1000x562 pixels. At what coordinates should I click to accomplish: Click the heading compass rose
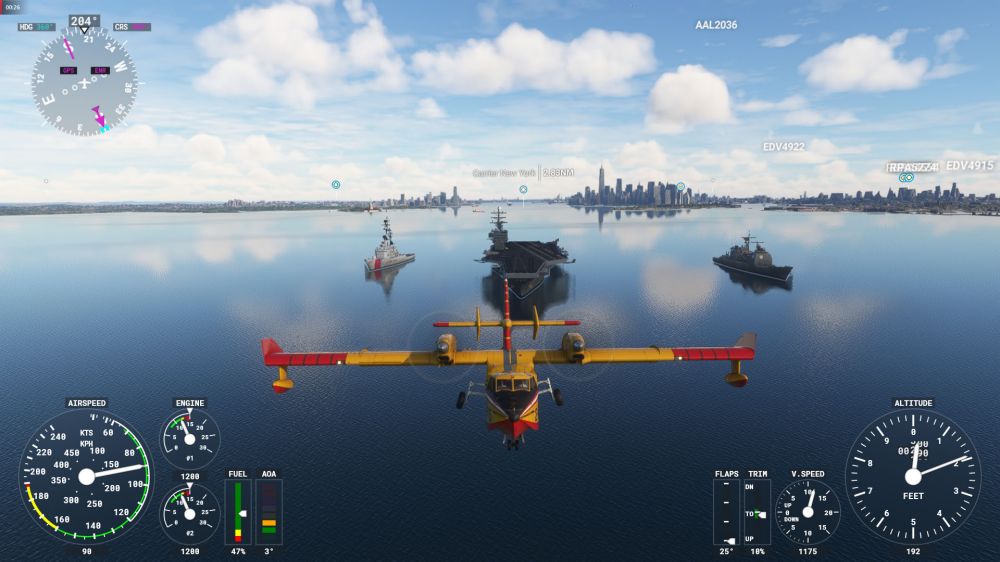click(x=84, y=81)
